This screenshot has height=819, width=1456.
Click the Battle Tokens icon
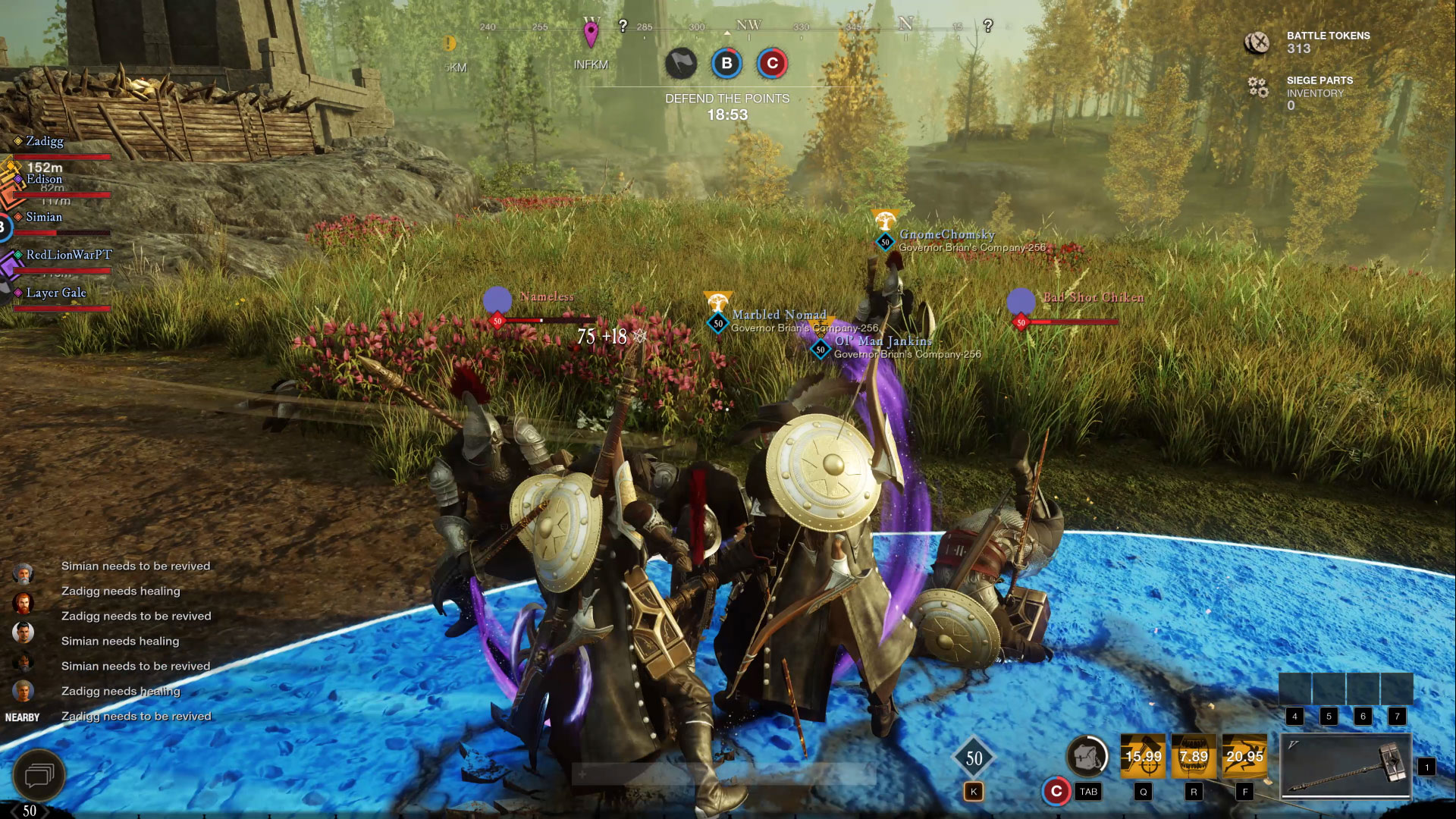(1257, 42)
